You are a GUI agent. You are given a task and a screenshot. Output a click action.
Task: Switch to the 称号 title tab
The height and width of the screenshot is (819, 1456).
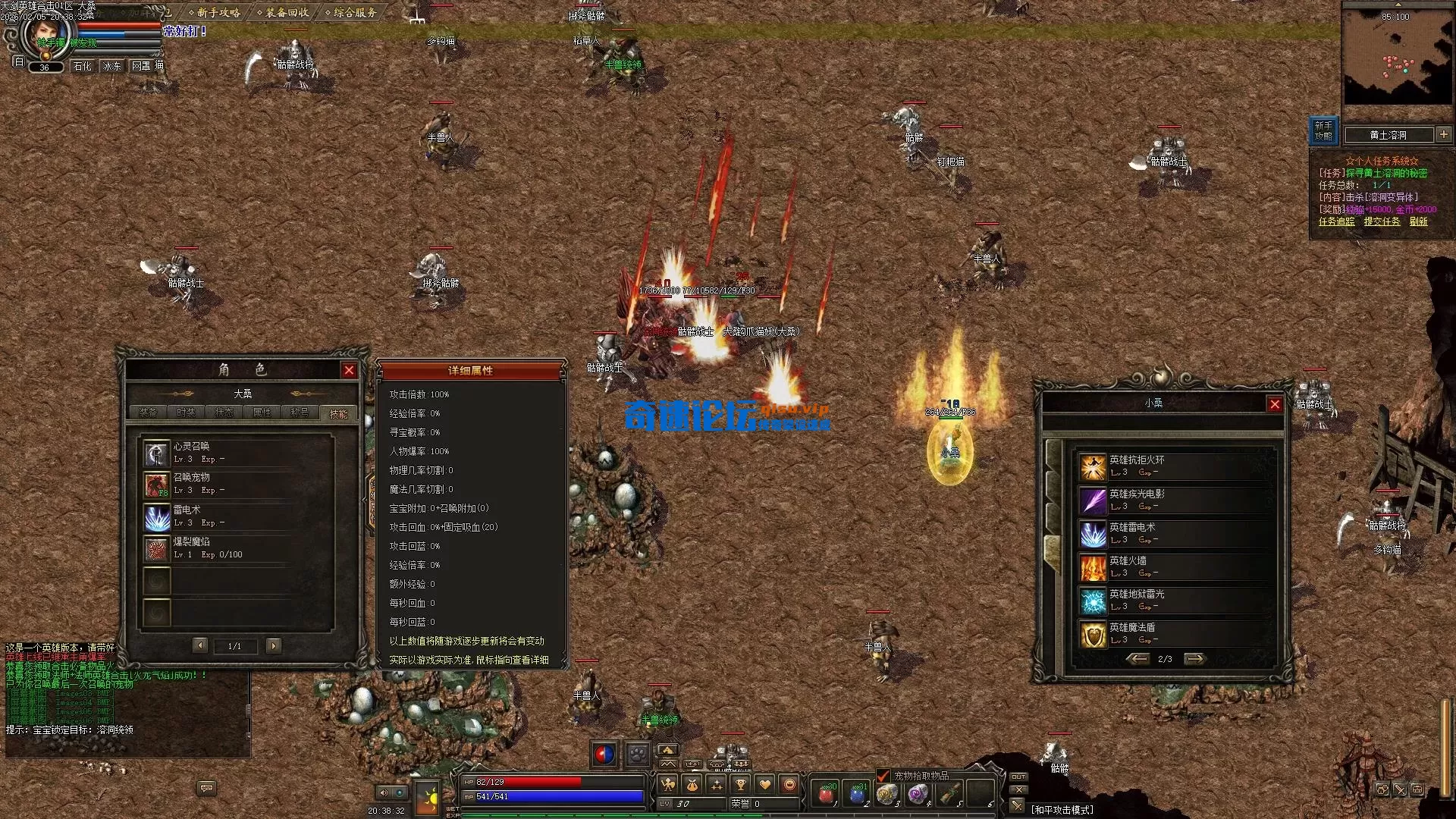[x=300, y=413]
